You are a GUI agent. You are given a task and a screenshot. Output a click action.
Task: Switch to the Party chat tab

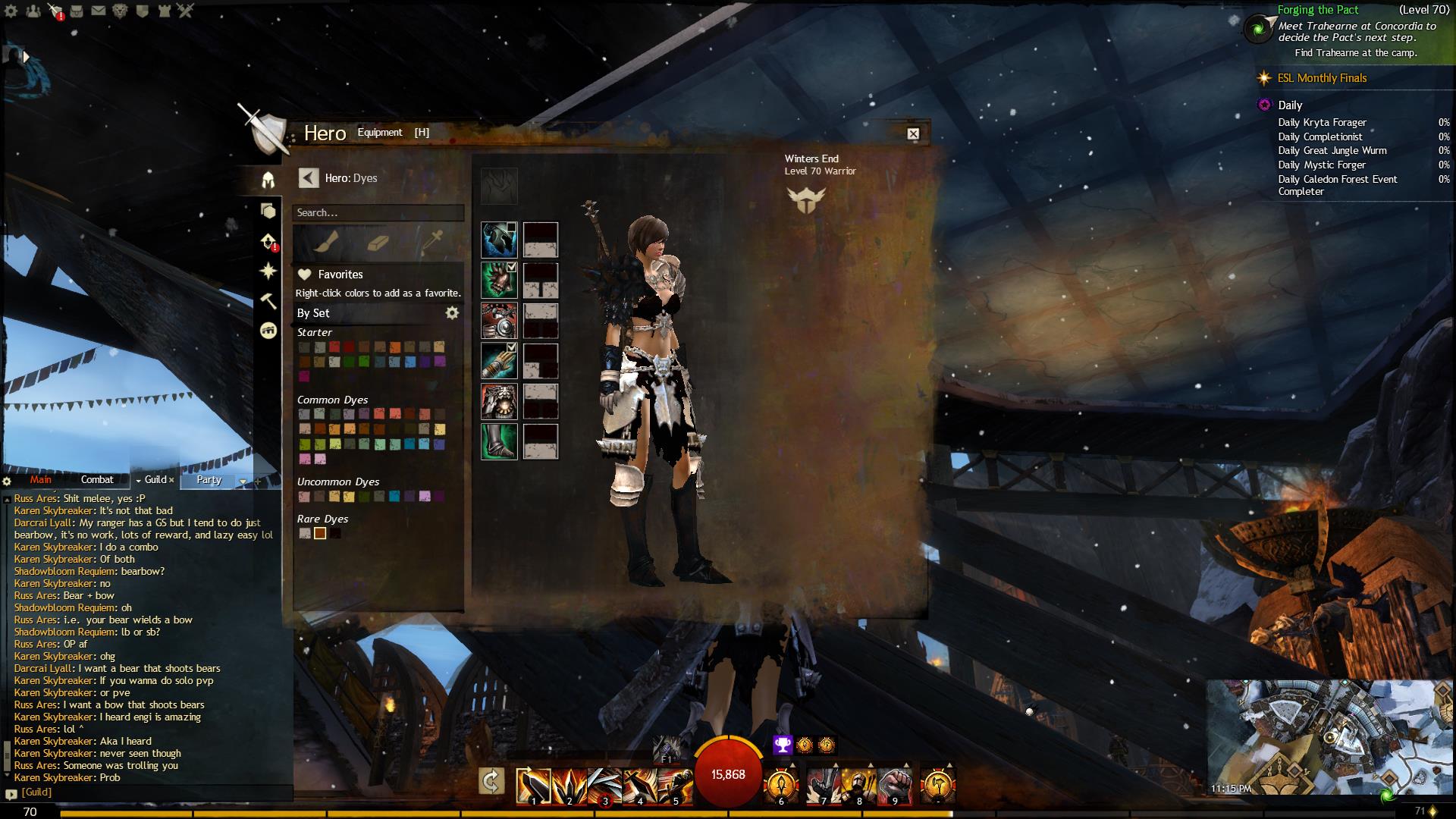coord(209,480)
